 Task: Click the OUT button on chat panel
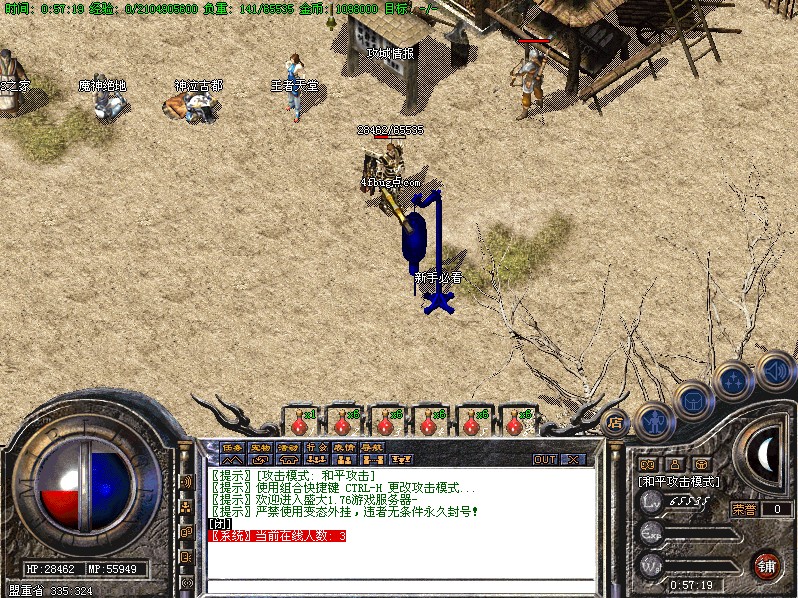(544, 460)
